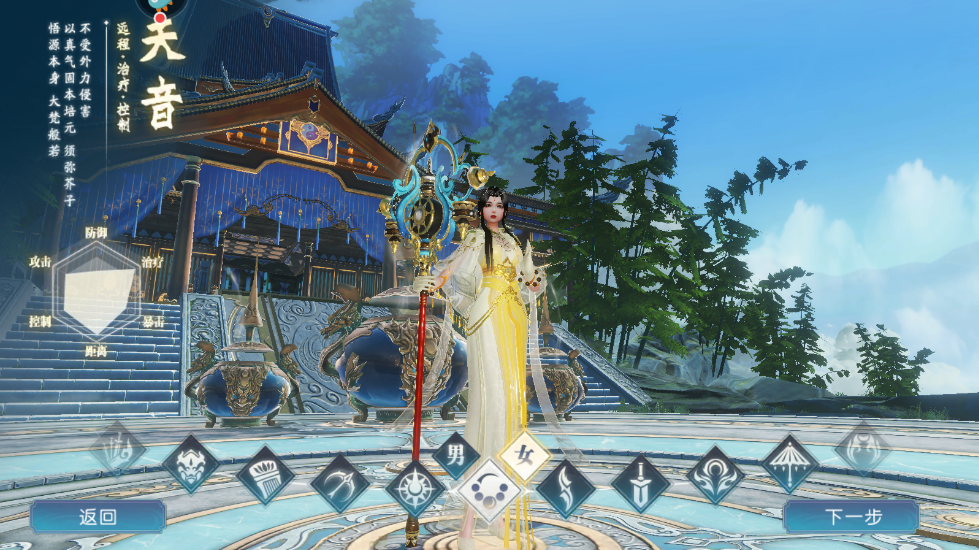Select the sword class icon

pos(640,484)
